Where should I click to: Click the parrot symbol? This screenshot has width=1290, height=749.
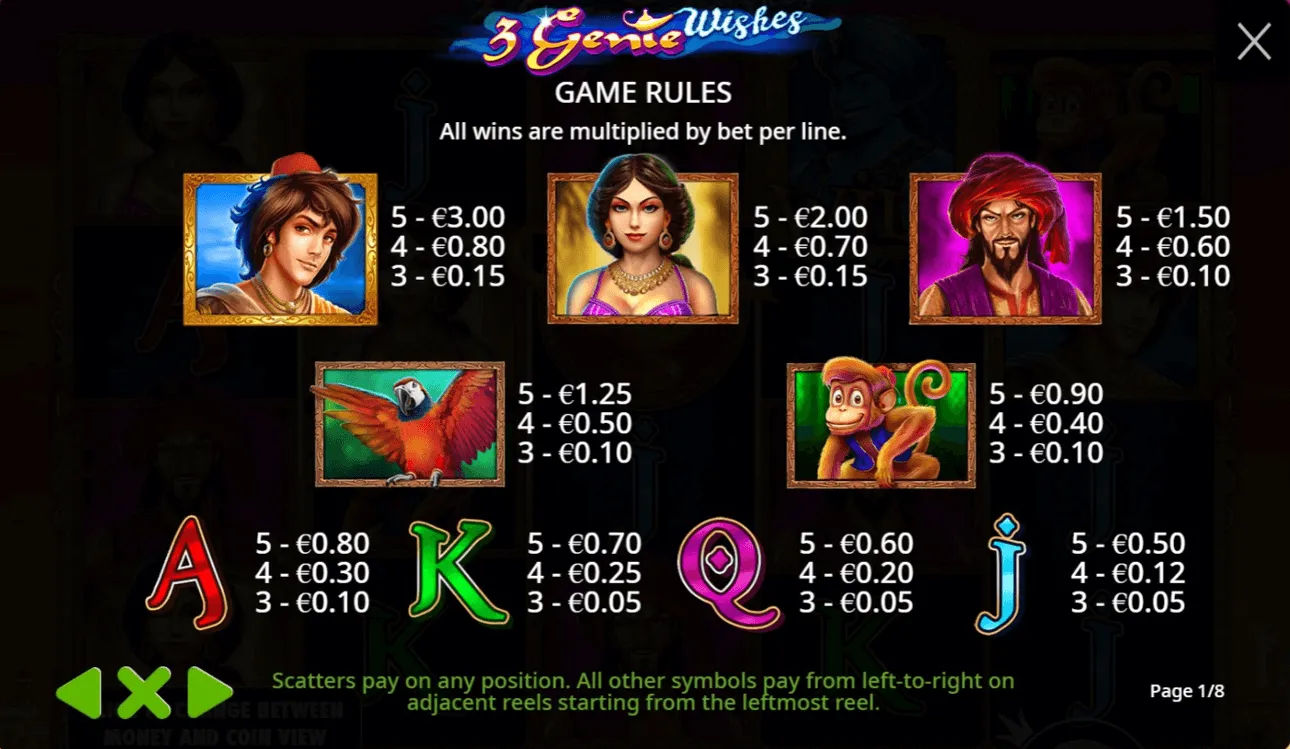(407, 422)
